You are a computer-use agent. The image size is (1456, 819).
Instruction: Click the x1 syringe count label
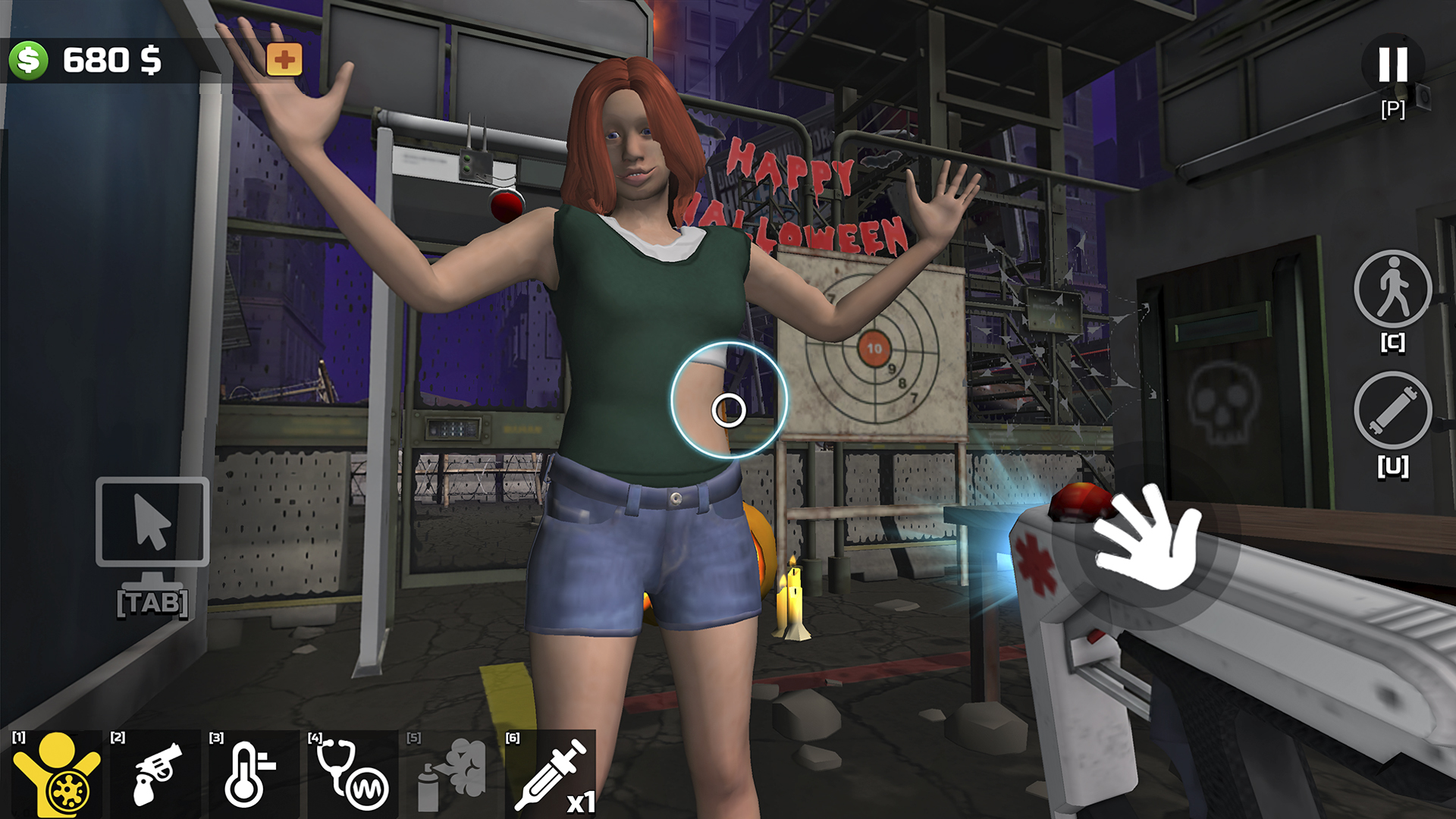581,804
